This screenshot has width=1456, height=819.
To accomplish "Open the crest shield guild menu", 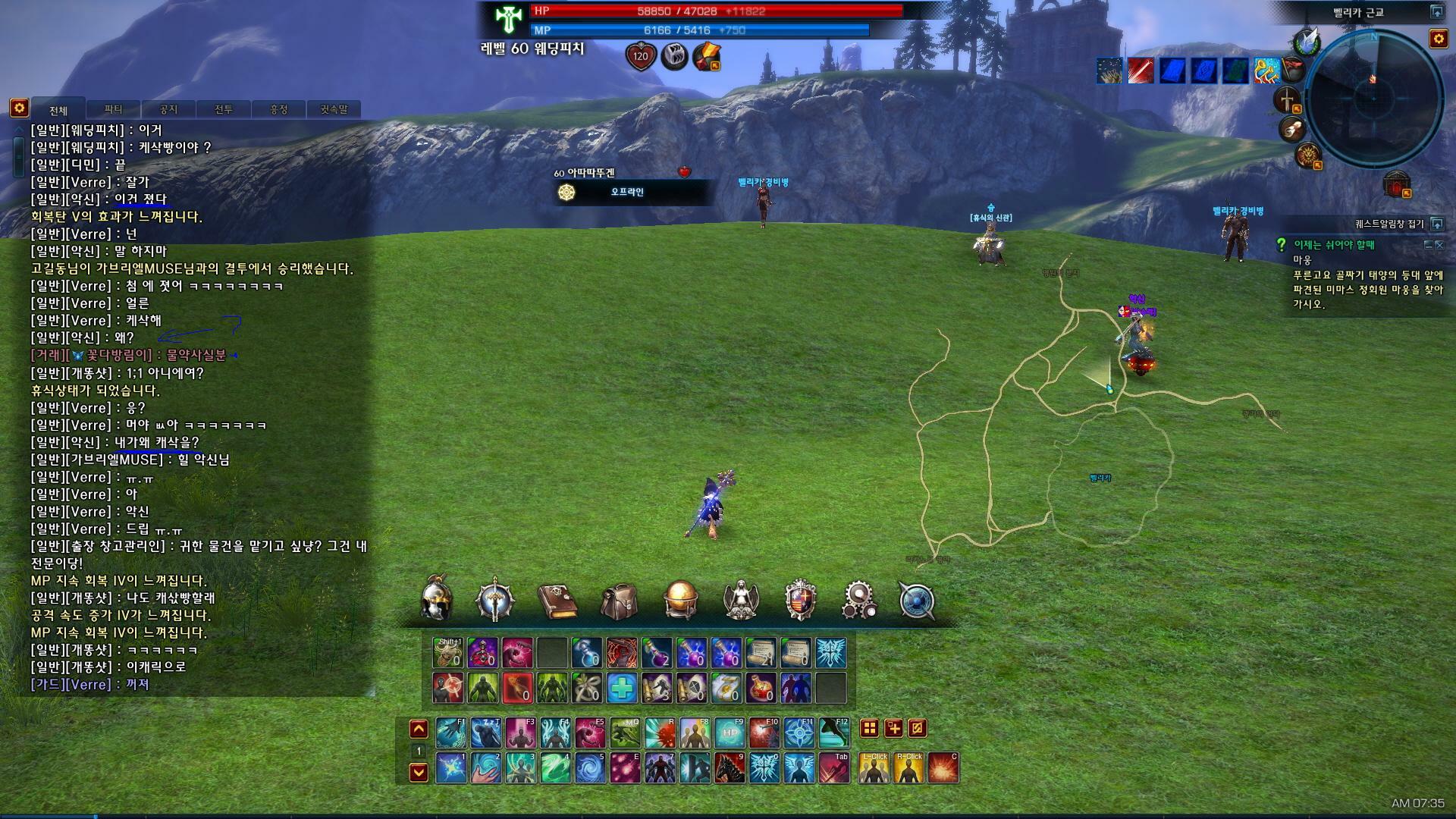I will point(800,600).
